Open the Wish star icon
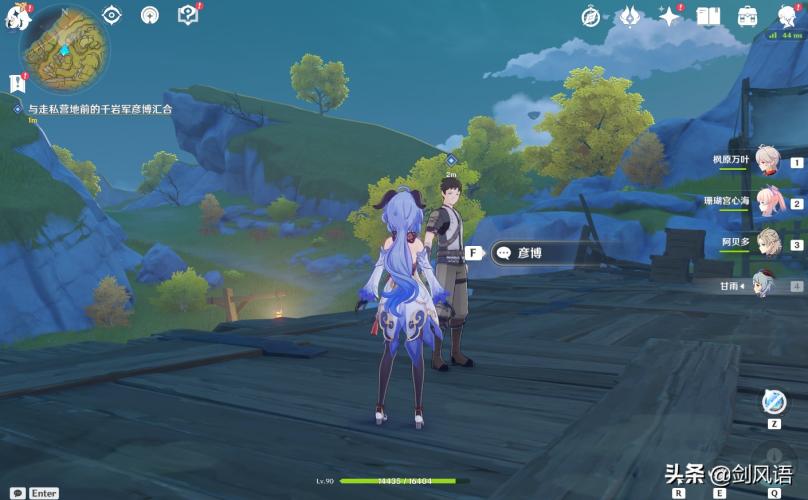The width and height of the screenshot is (808, 500). (667, 16)
